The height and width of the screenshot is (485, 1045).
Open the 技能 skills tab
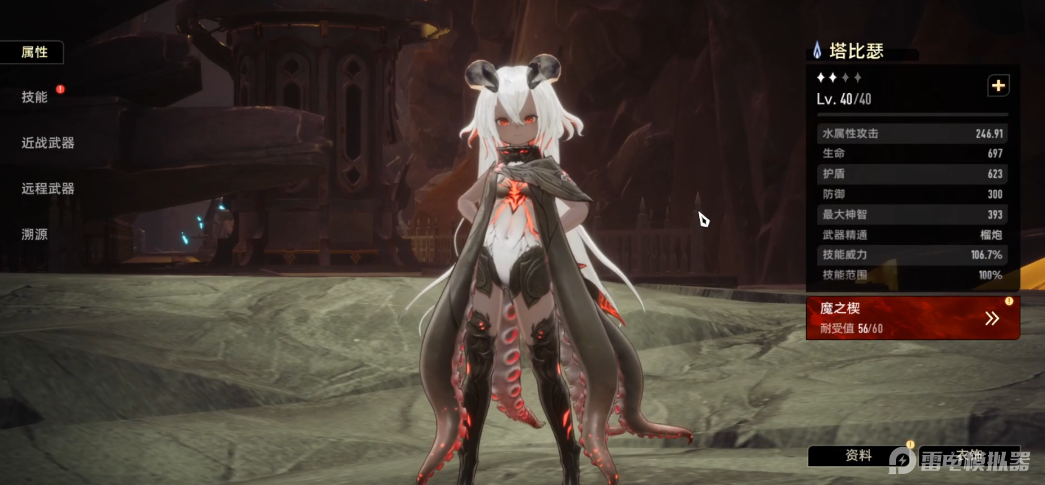coord(34,97)
